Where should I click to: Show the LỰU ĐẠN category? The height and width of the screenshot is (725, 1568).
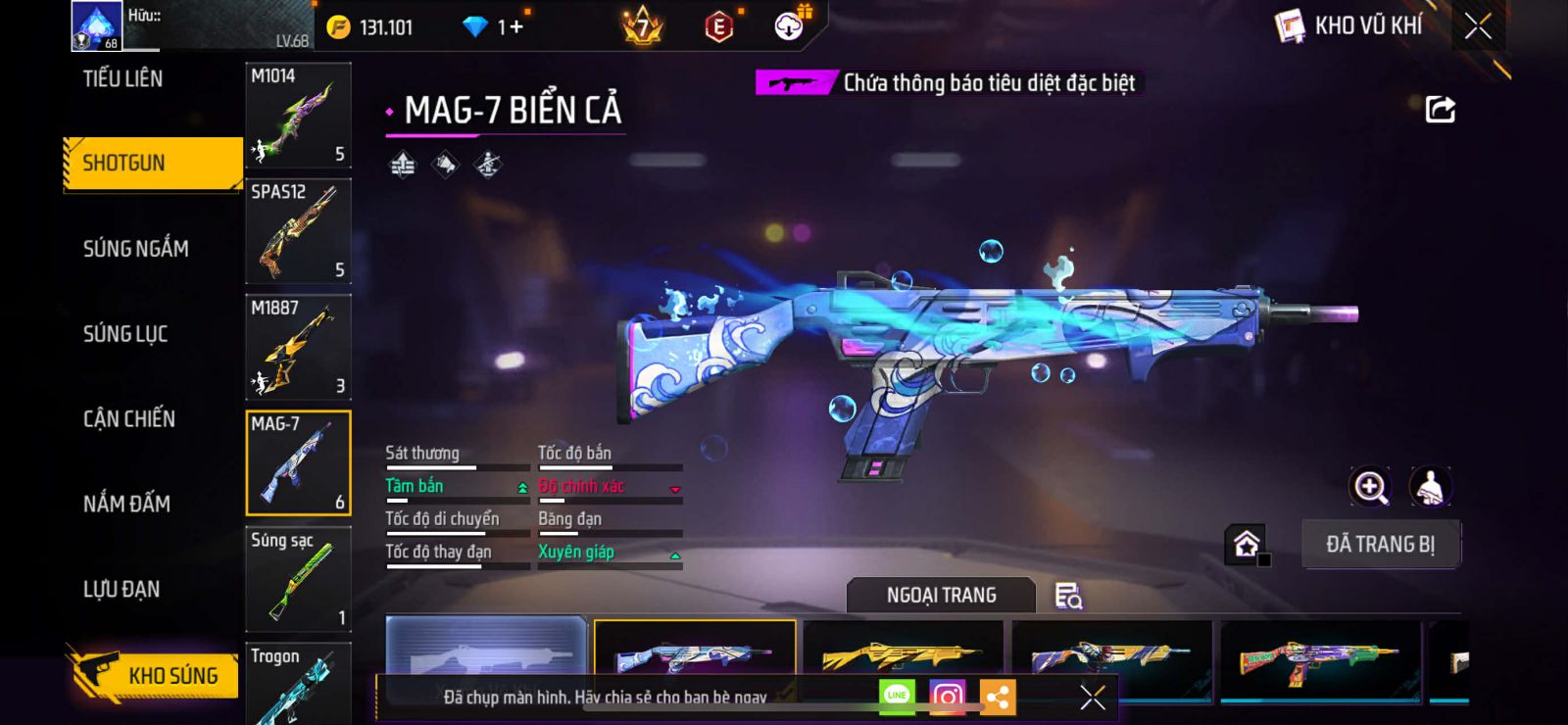[x=122, y=589]
